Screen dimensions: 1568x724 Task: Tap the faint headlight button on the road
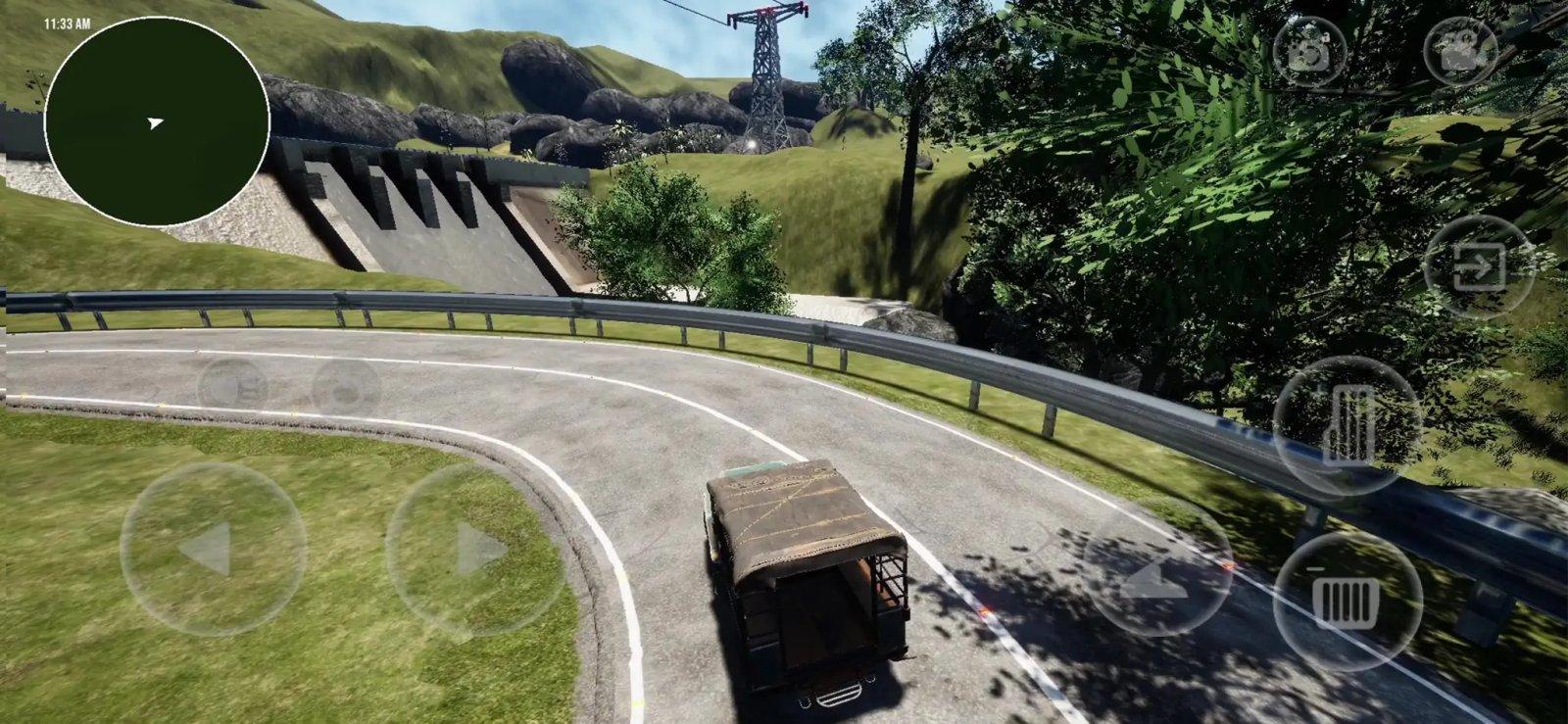tap(233, 385)
